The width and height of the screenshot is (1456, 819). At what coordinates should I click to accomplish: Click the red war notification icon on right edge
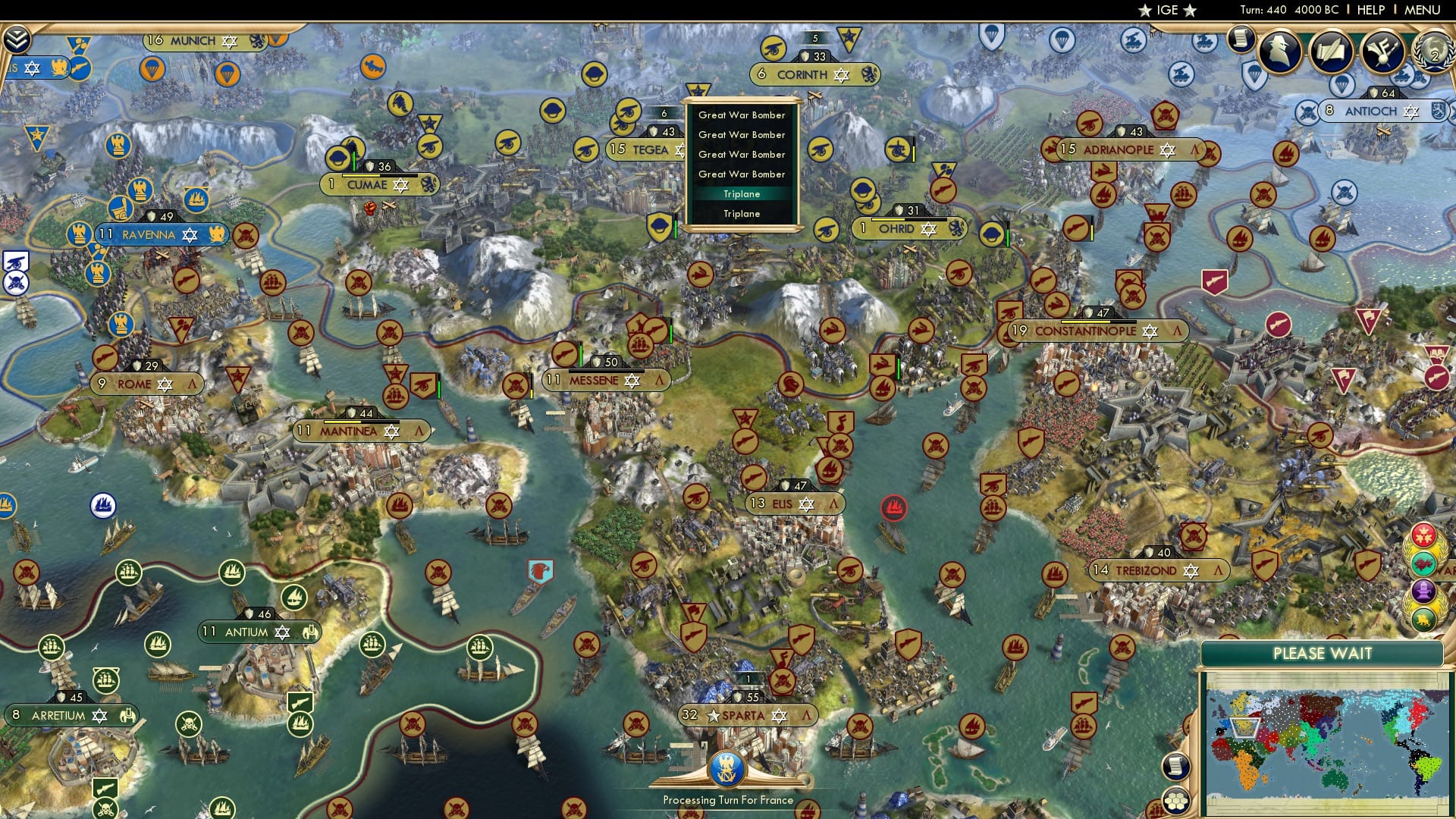click(x=1424, y=536)
